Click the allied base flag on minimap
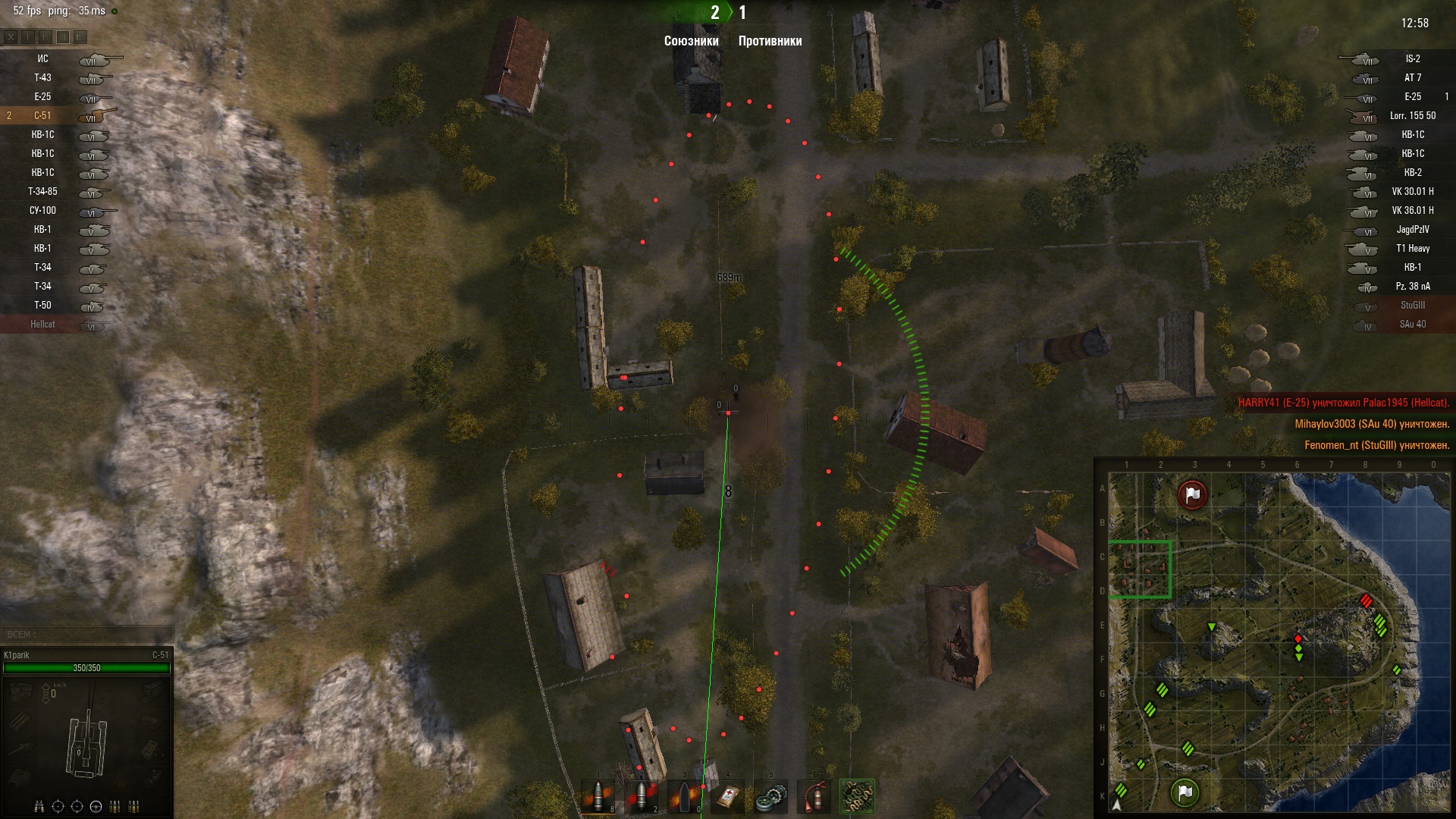This screenshot has width=1456, height=819. point(1185,792)
